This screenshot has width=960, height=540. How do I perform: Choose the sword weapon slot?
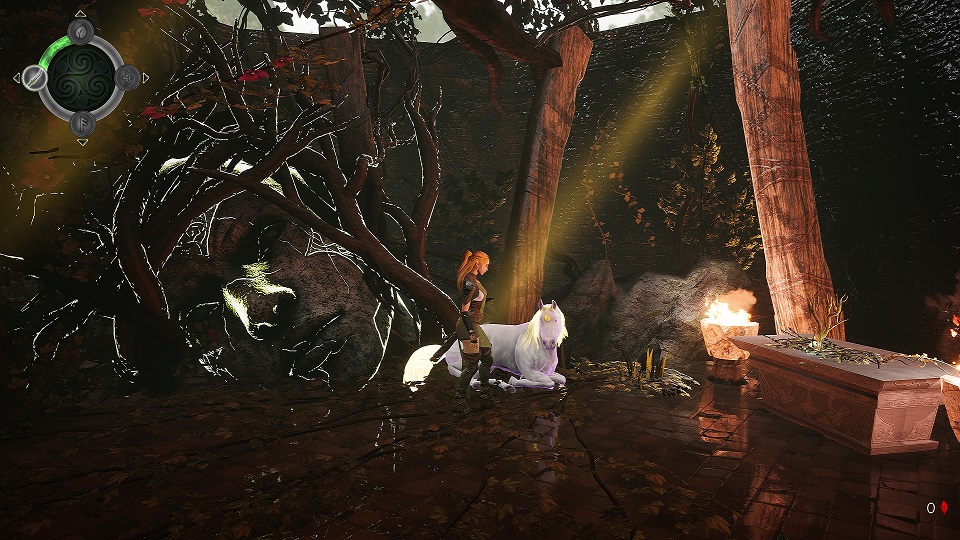tap(36, 77)
